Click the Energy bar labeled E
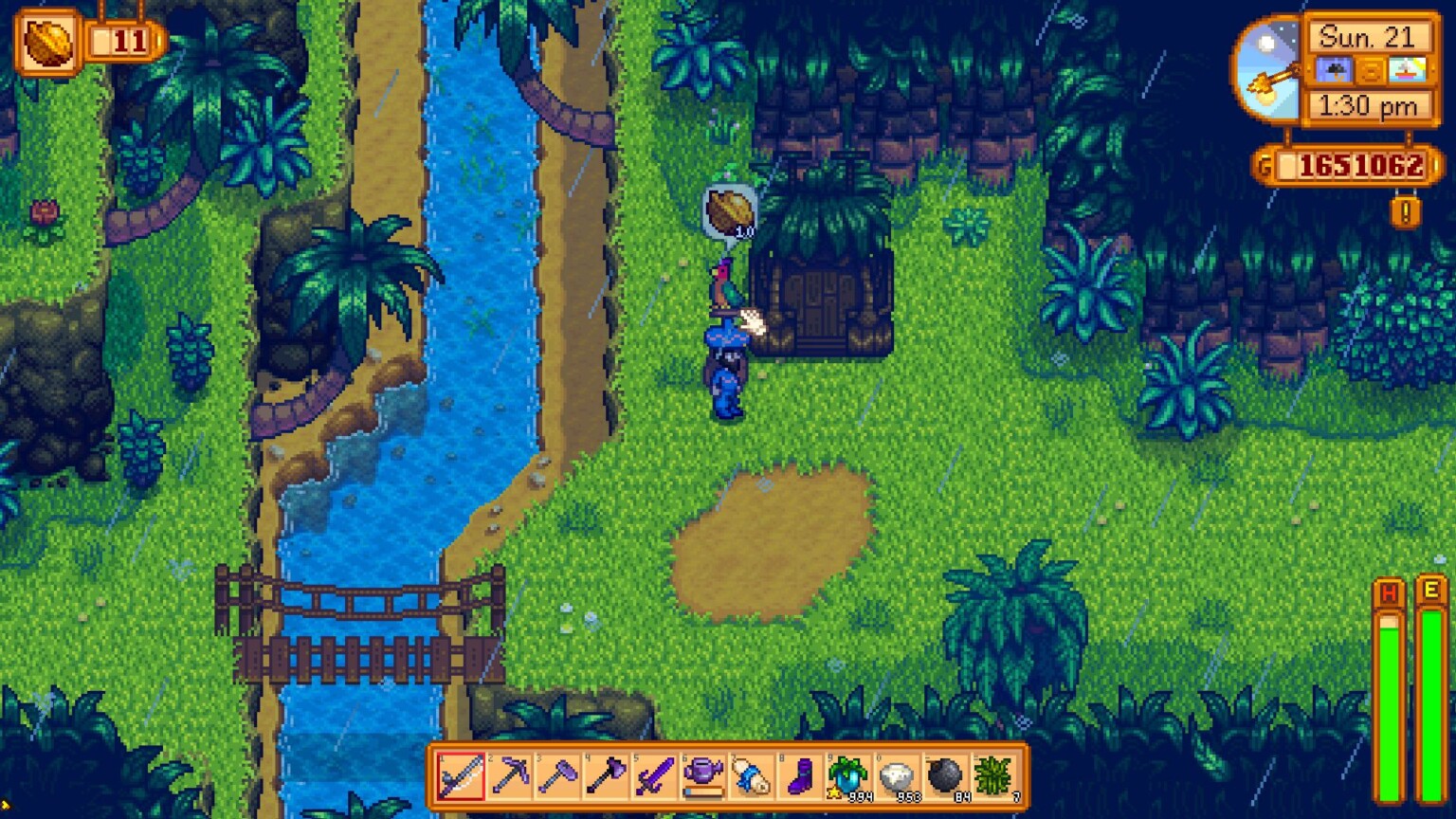1456x819 pixels. (x=1433, y=664)
